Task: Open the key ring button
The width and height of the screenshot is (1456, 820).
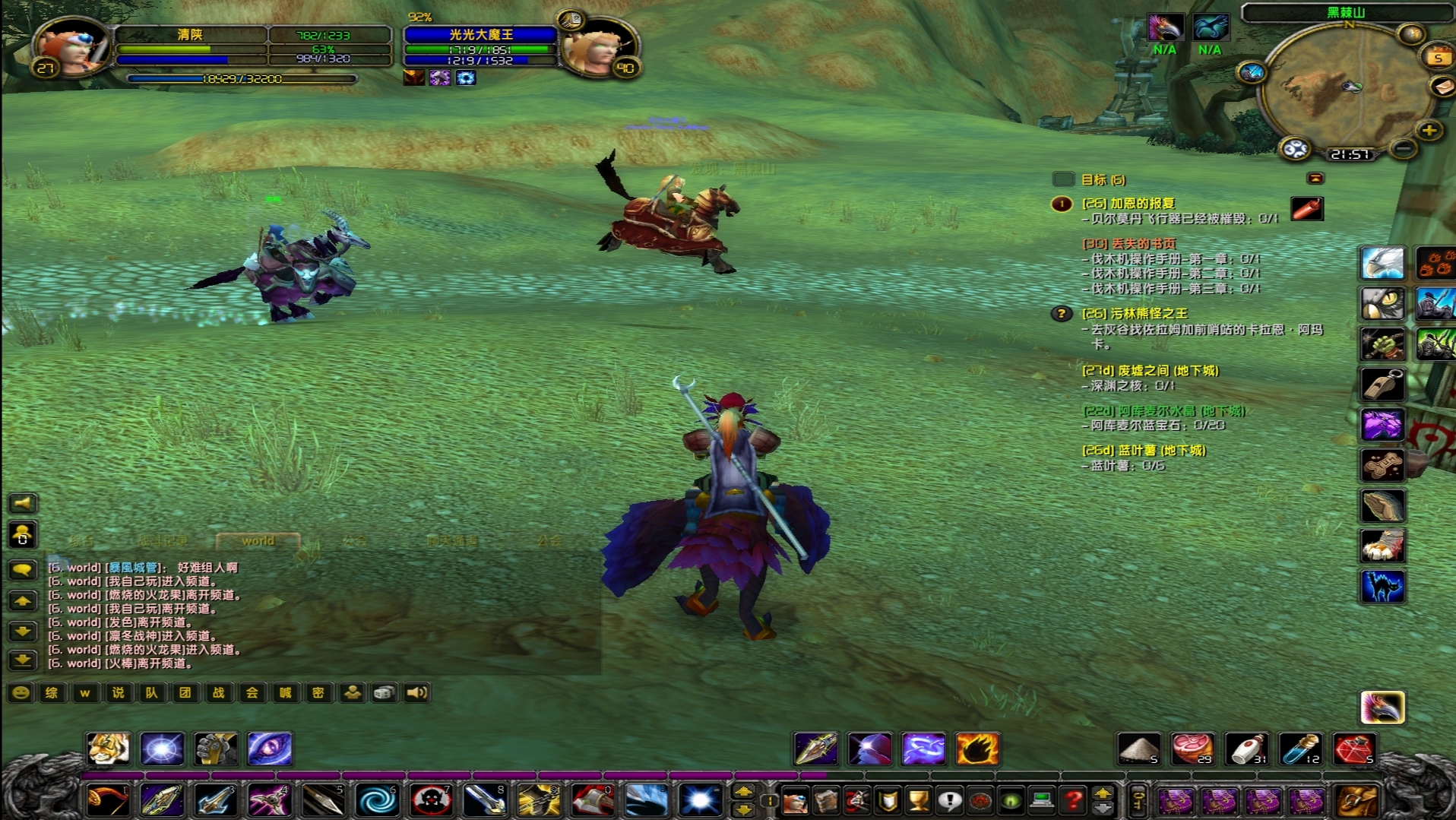Action: 1138,800
